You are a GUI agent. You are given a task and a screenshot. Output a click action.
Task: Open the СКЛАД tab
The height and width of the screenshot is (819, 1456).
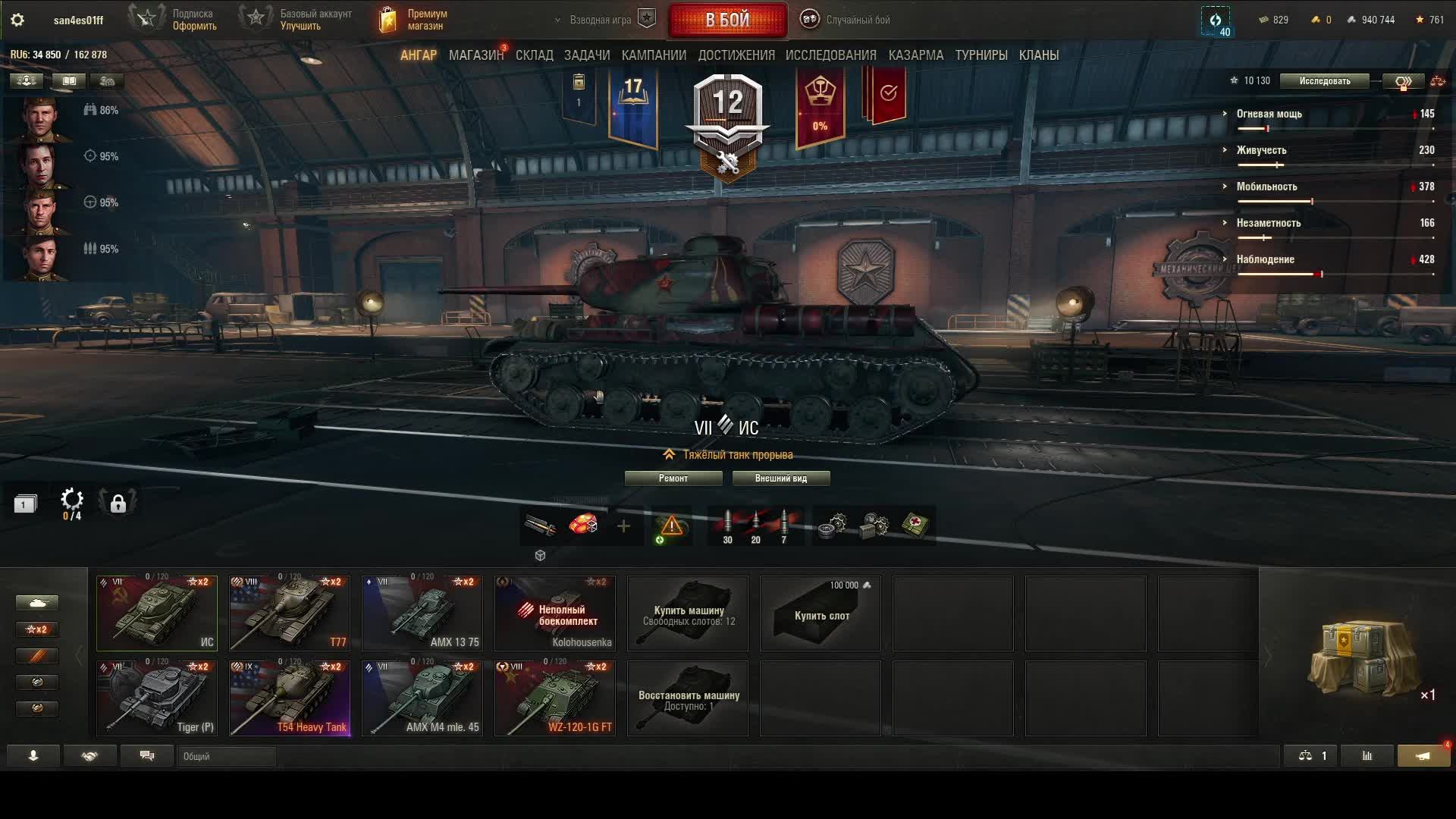click(534, 55)
